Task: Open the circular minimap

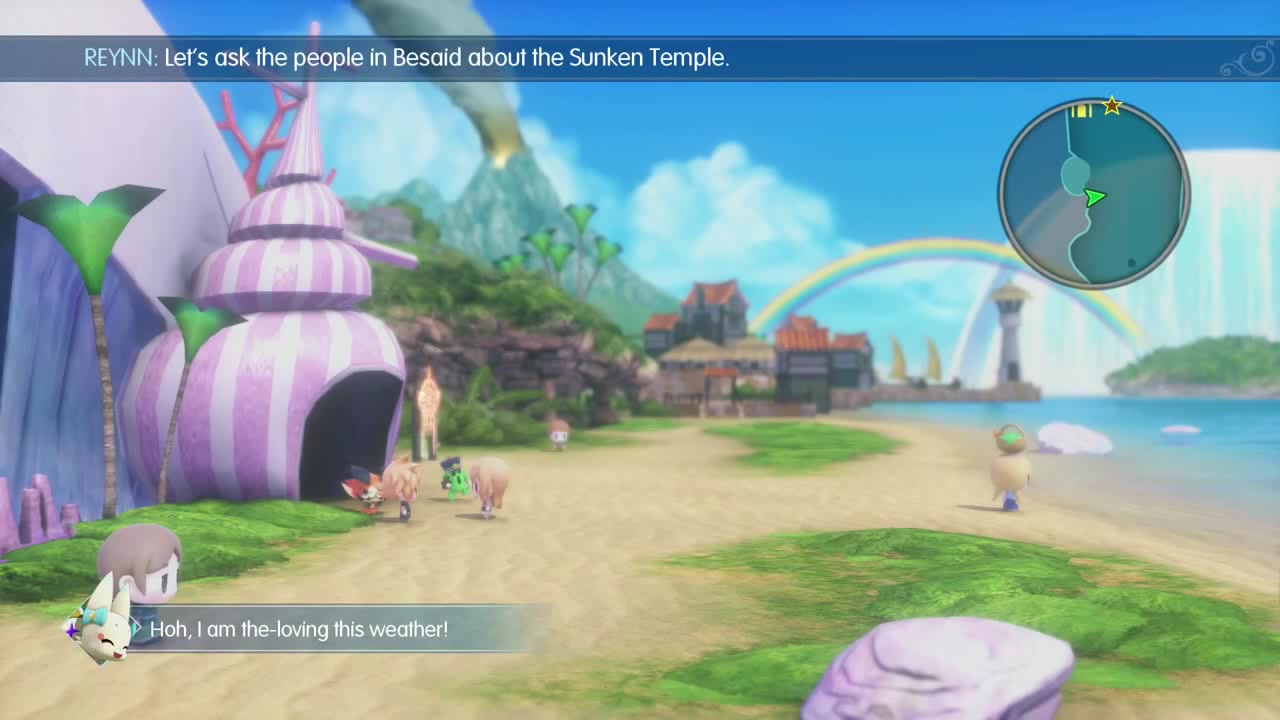Action: click(1094, 194)
